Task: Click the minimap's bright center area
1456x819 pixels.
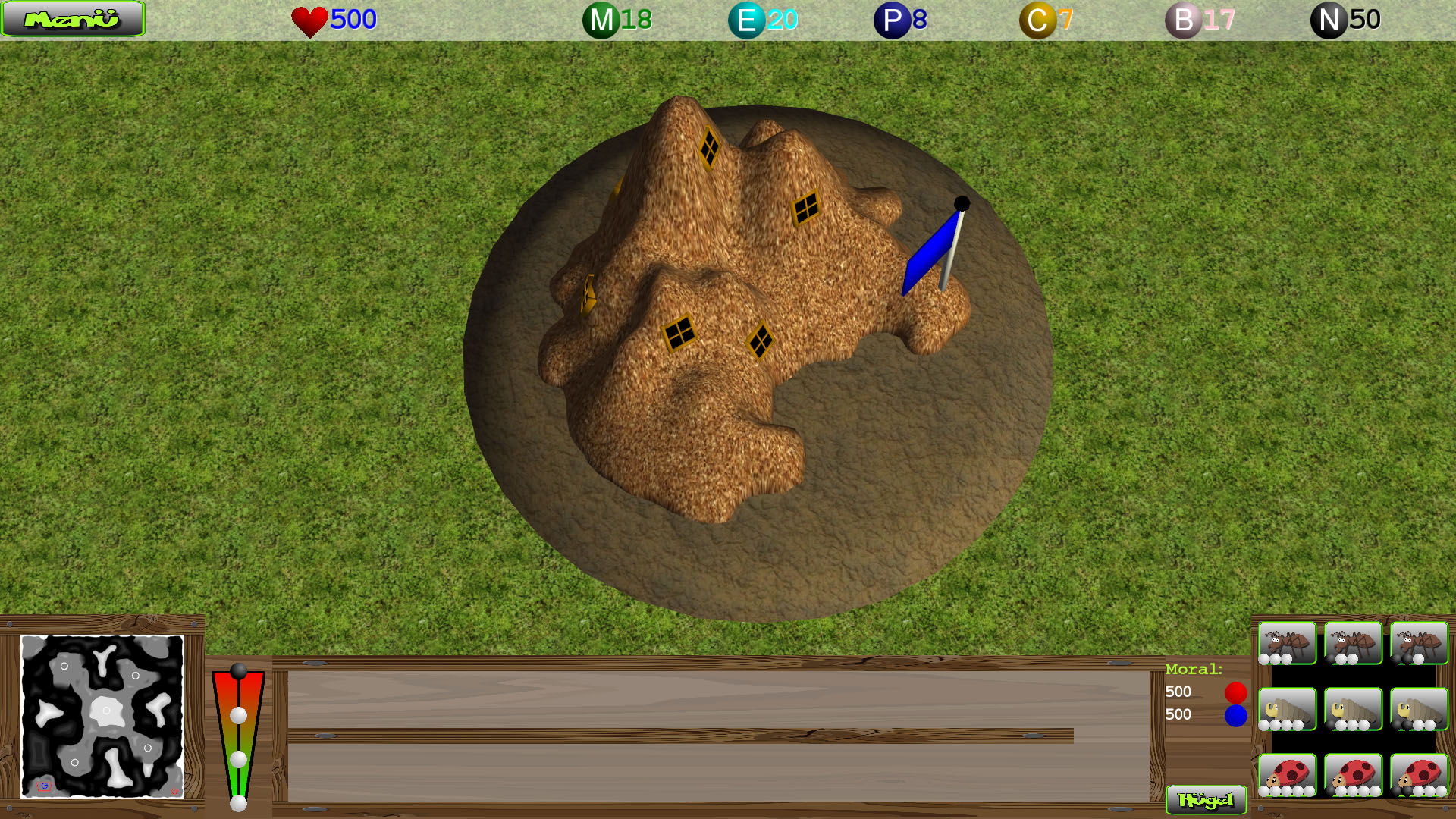Action: tap(105, 711)
